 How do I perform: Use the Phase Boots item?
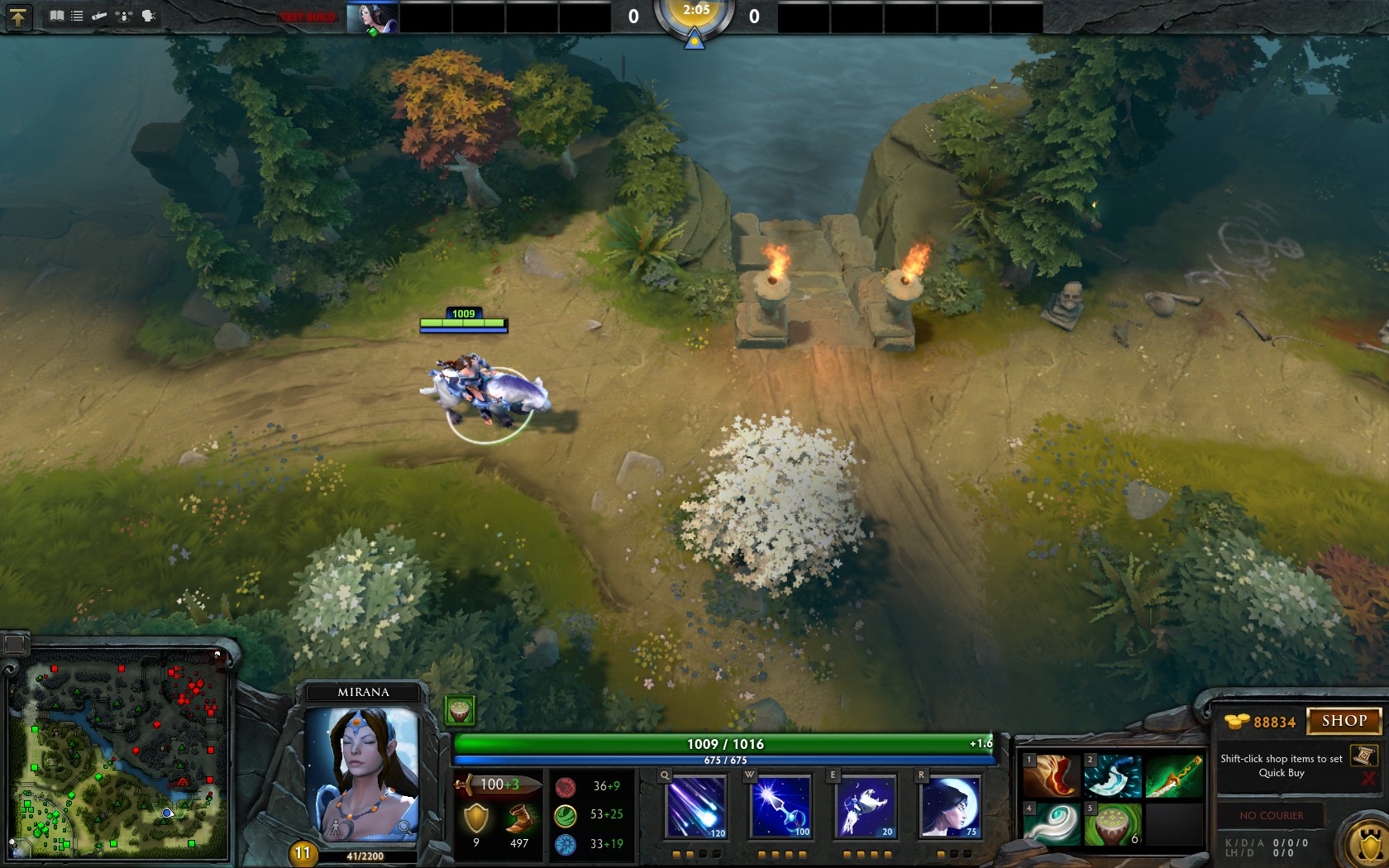coord(1052,775)
